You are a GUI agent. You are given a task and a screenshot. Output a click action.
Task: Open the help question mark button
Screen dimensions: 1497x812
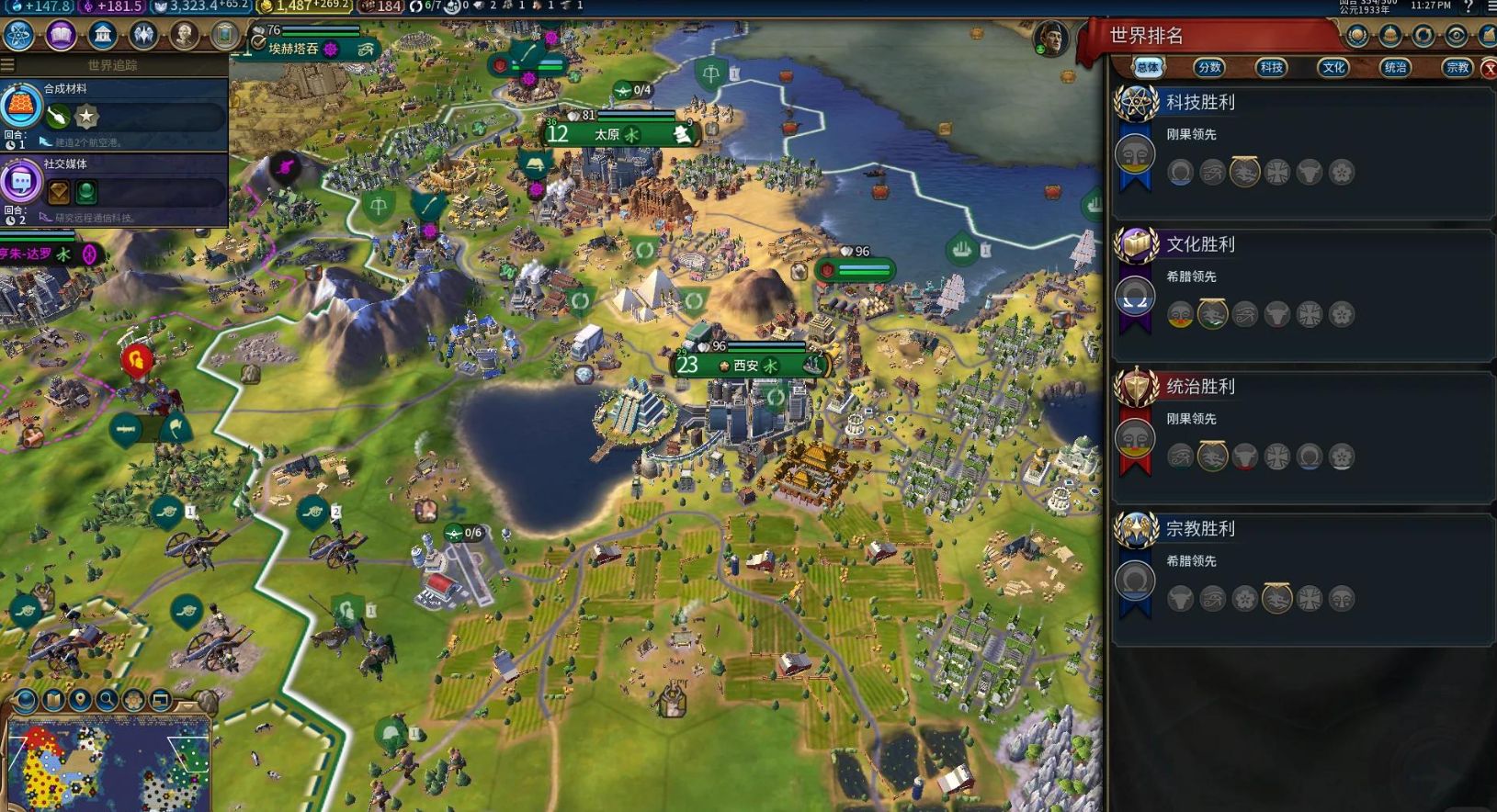1468,6
